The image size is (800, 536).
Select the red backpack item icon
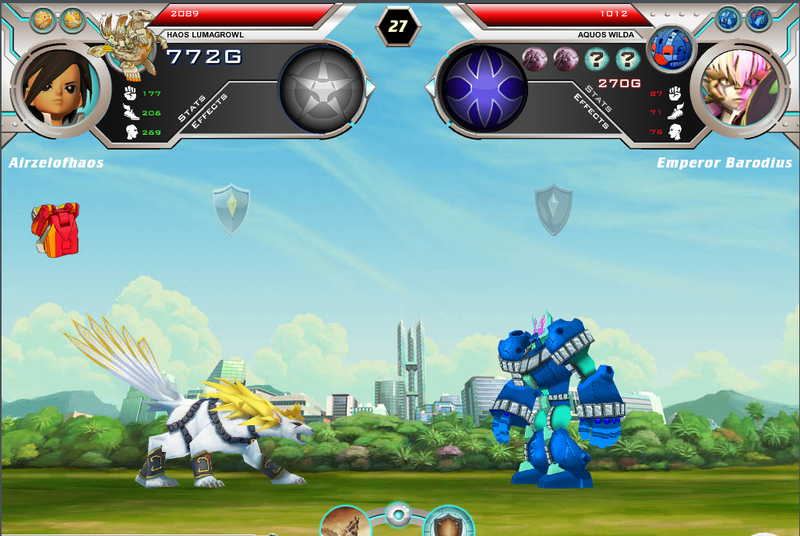(x=55, y=228)
